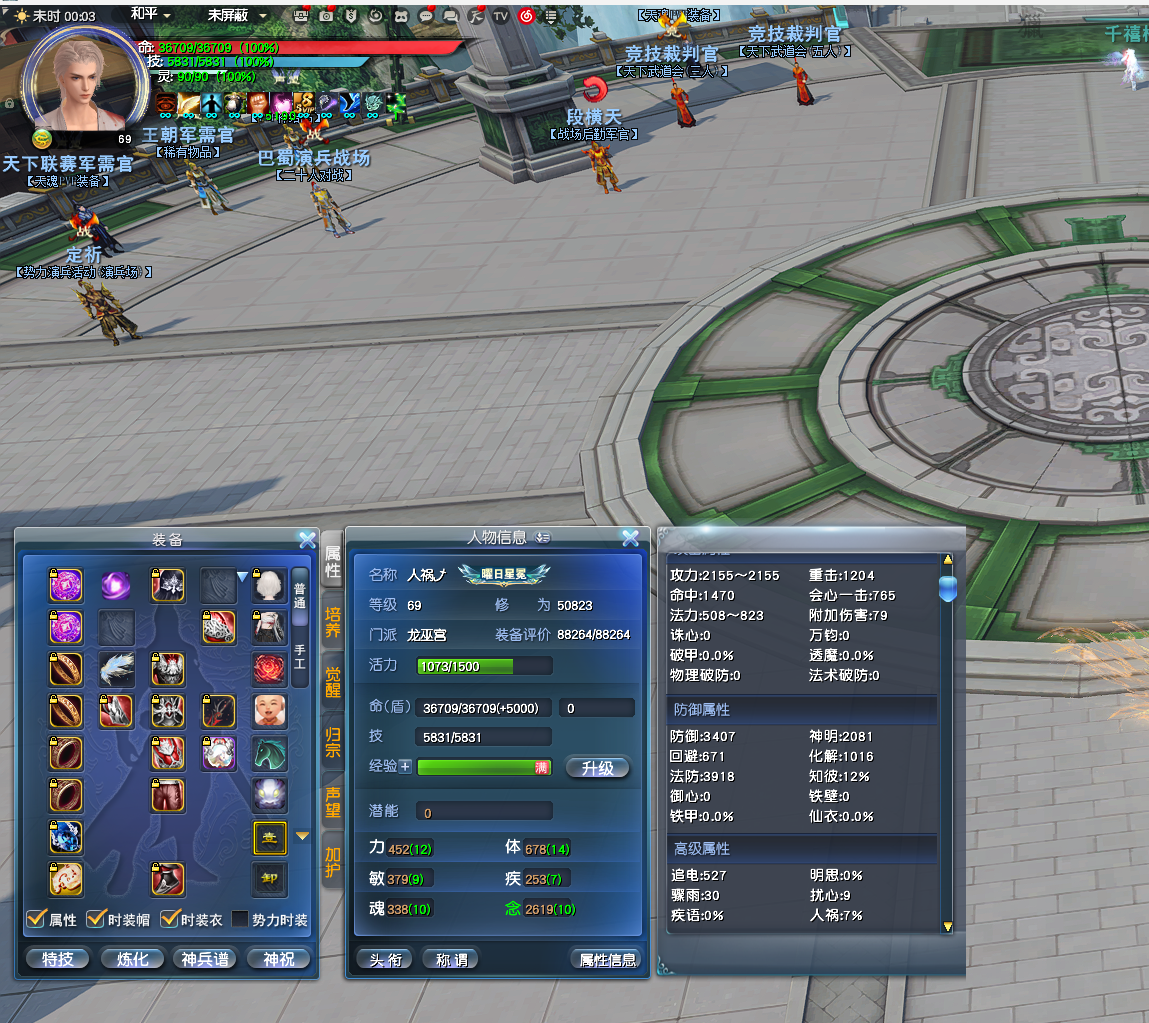The width and height of the screenshot is (1149, 1023).
Task: Show the 属性信息 attribute details
Action: click(607, 959)
